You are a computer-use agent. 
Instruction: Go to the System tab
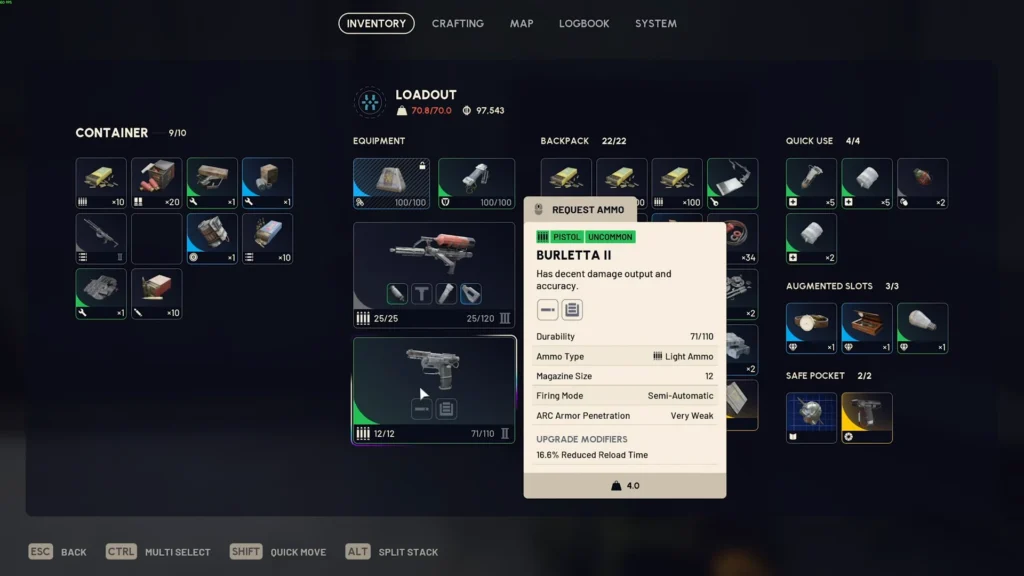tap(655, 23)
